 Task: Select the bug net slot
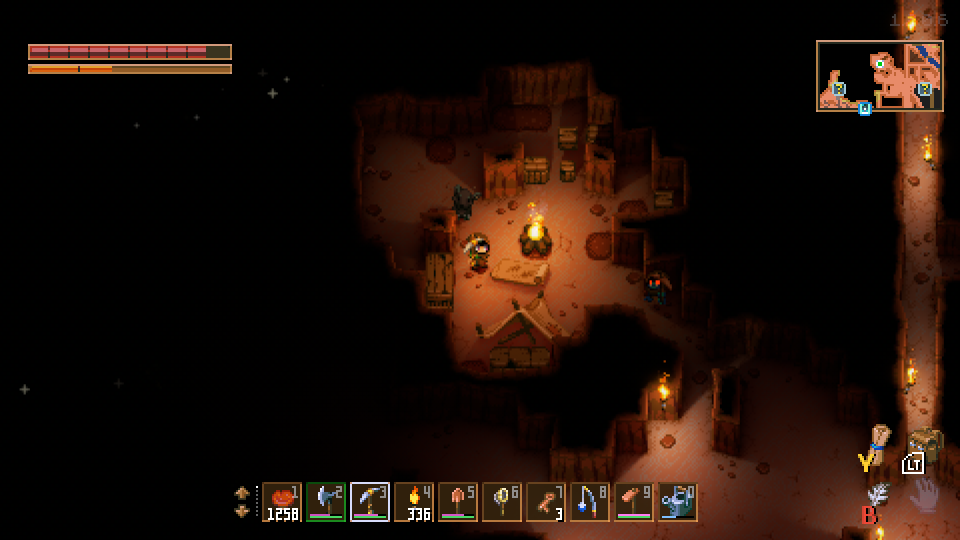coord(502,502)
